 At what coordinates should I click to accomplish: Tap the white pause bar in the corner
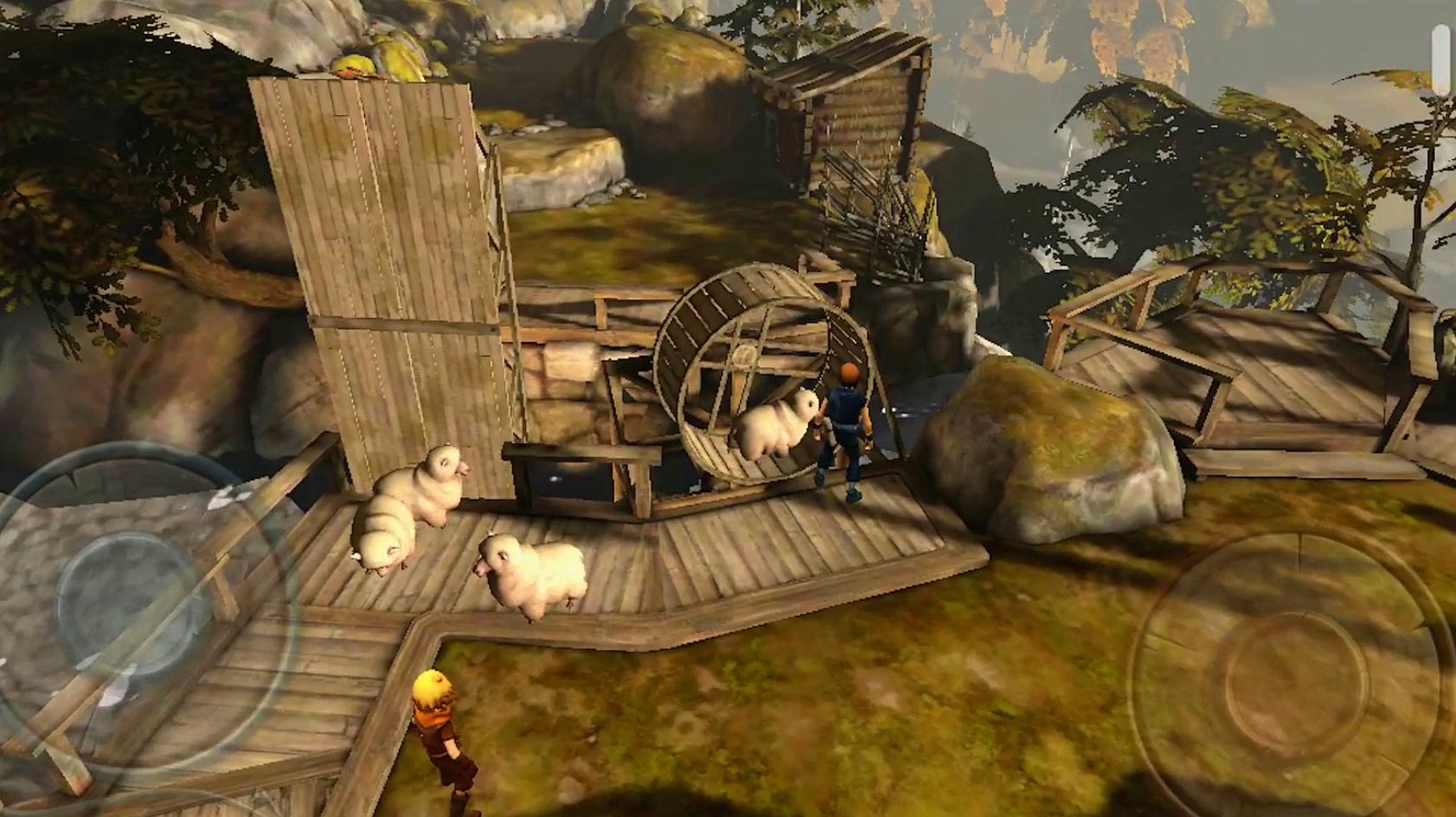coord(1440,57)
